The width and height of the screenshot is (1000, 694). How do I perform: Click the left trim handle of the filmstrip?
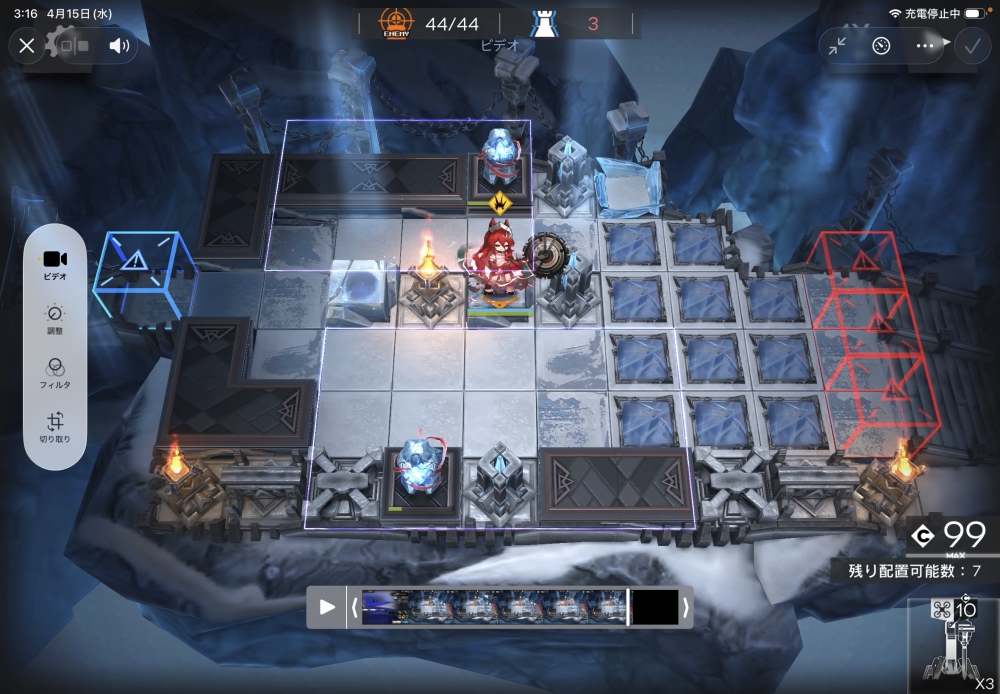(353, 607)
